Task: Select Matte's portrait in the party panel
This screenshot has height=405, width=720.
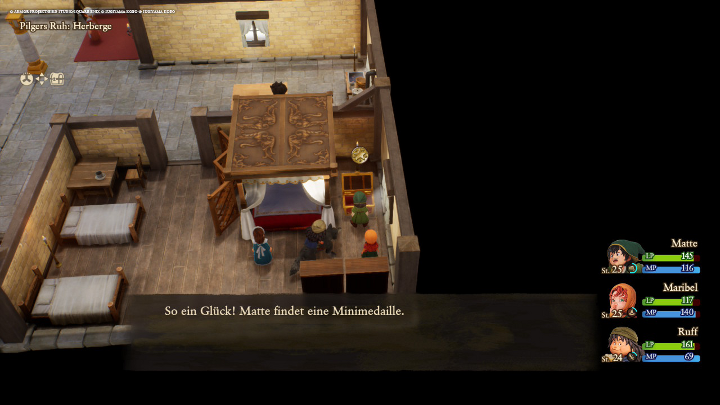Action: (x=623, y=256)
